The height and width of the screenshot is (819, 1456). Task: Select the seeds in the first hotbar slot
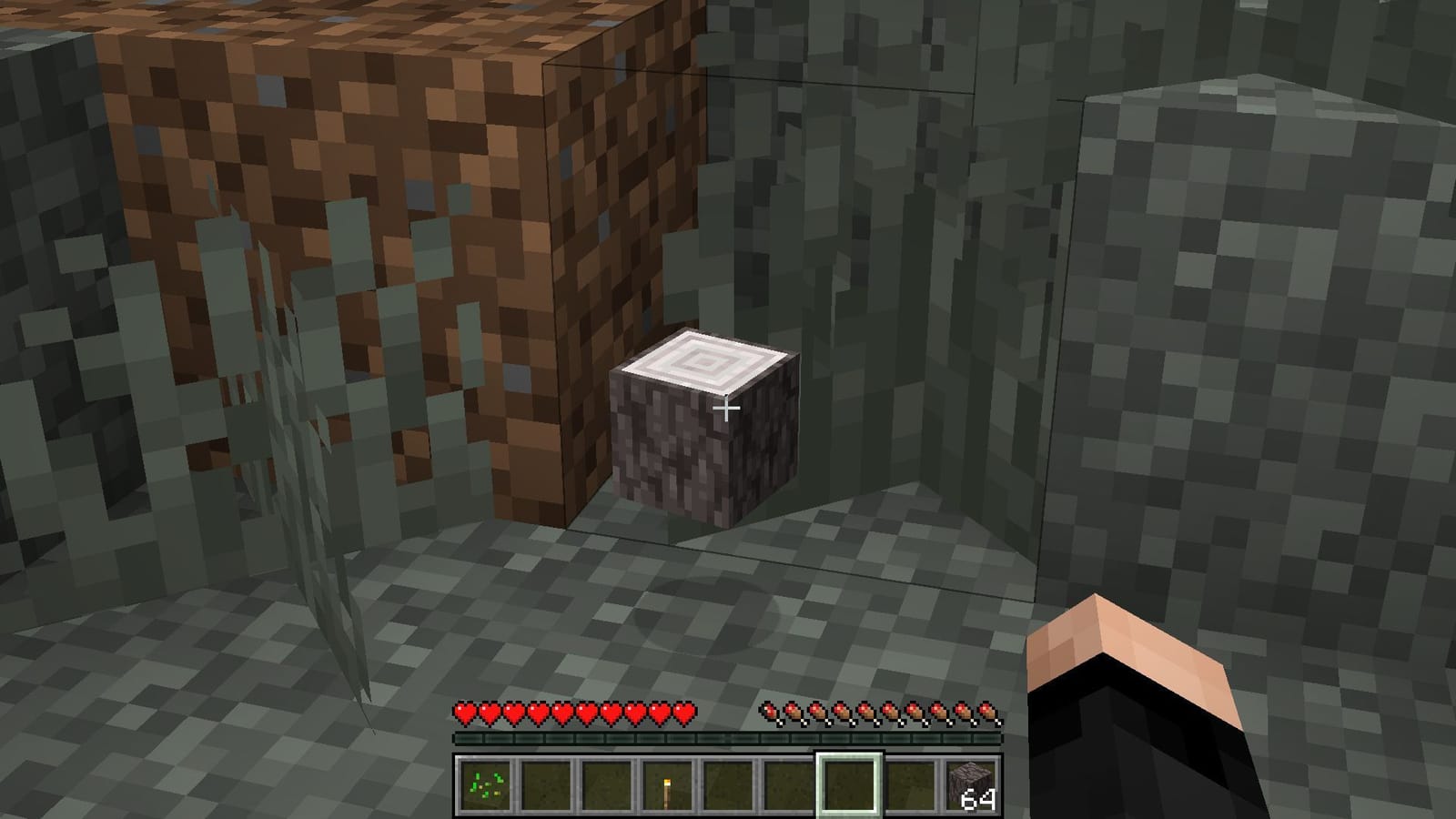(x=485, y=784)
